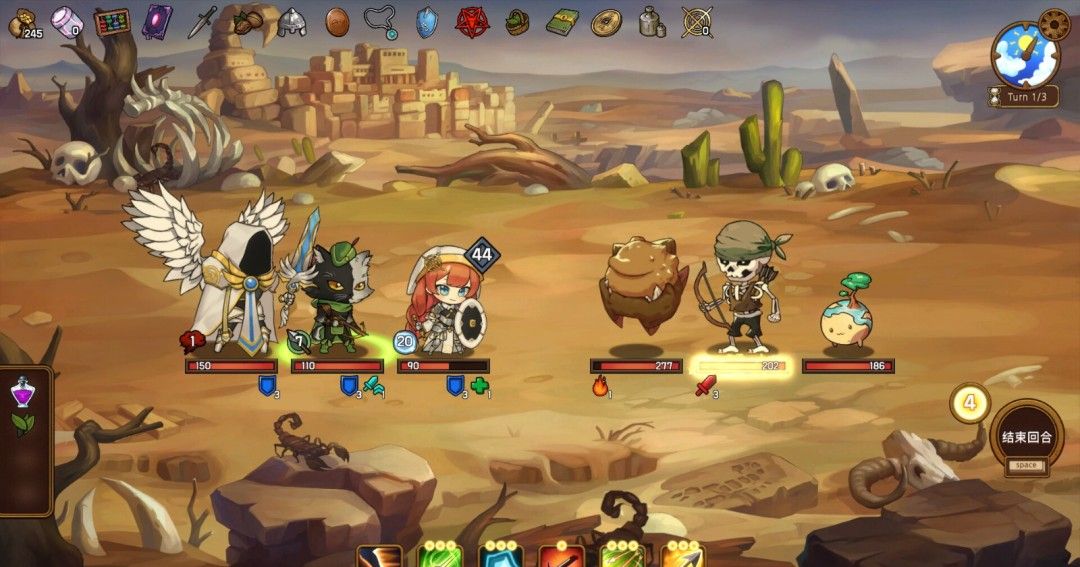Use the purple potion in the side panel

(22, 391)
